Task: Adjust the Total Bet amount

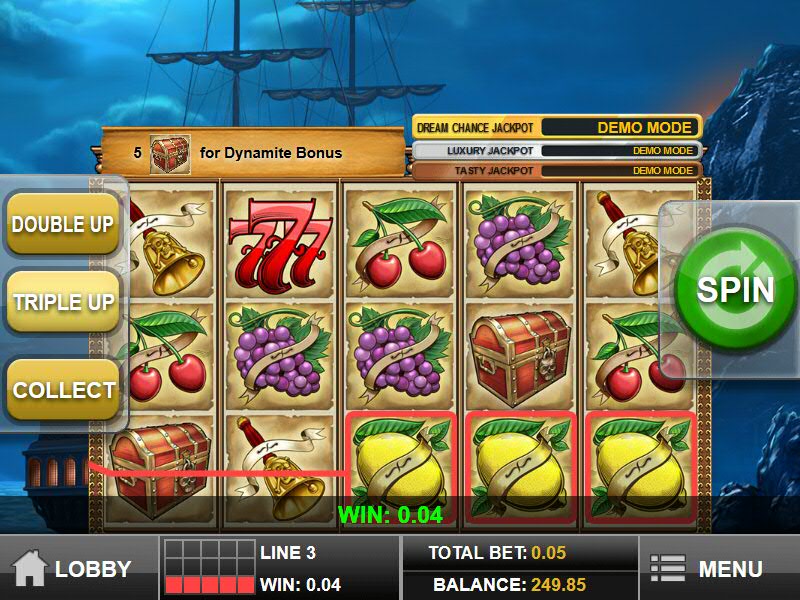Action: 497,553
